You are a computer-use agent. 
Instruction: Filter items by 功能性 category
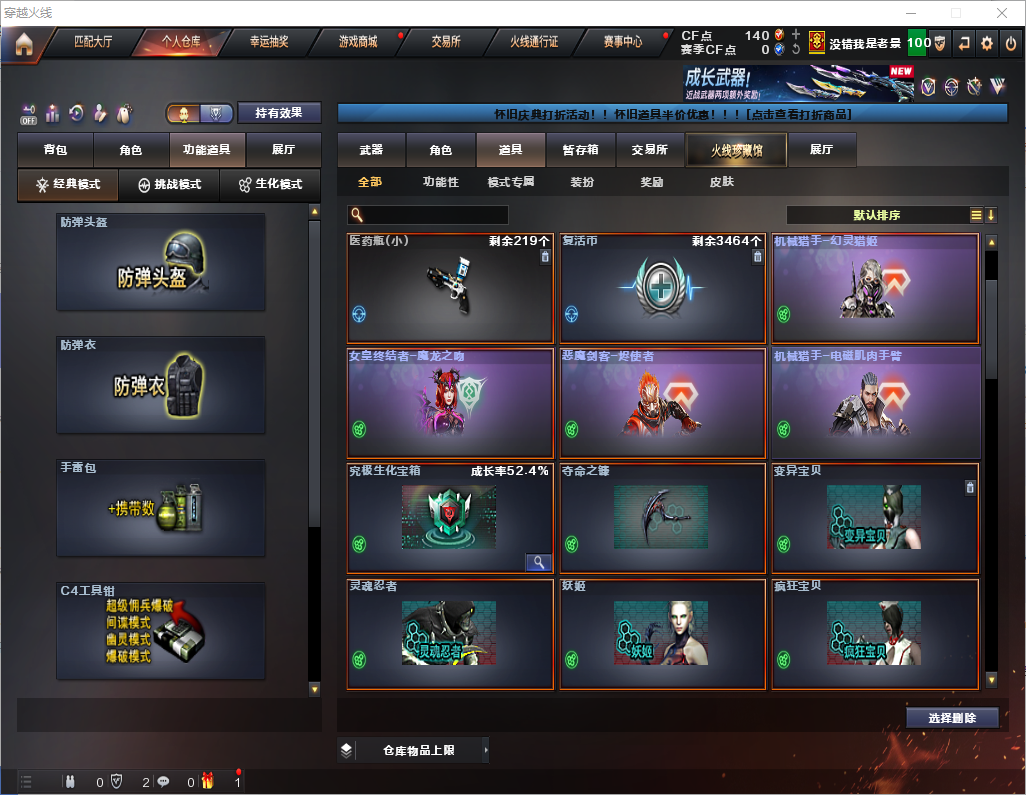pyautogui.click(x=440, y=182)
